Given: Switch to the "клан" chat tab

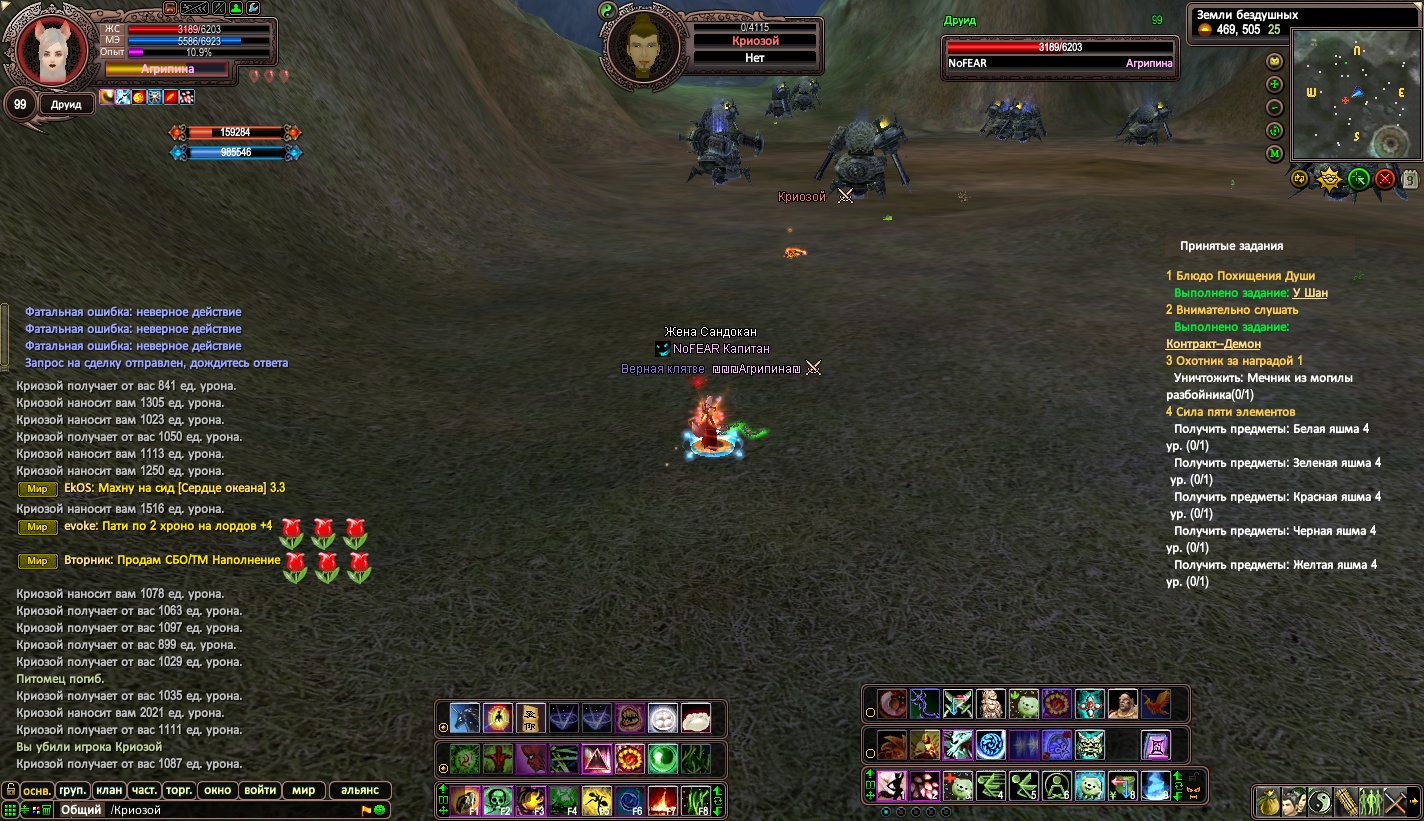Looking at the screenshot, I should [x=110, y=790].
